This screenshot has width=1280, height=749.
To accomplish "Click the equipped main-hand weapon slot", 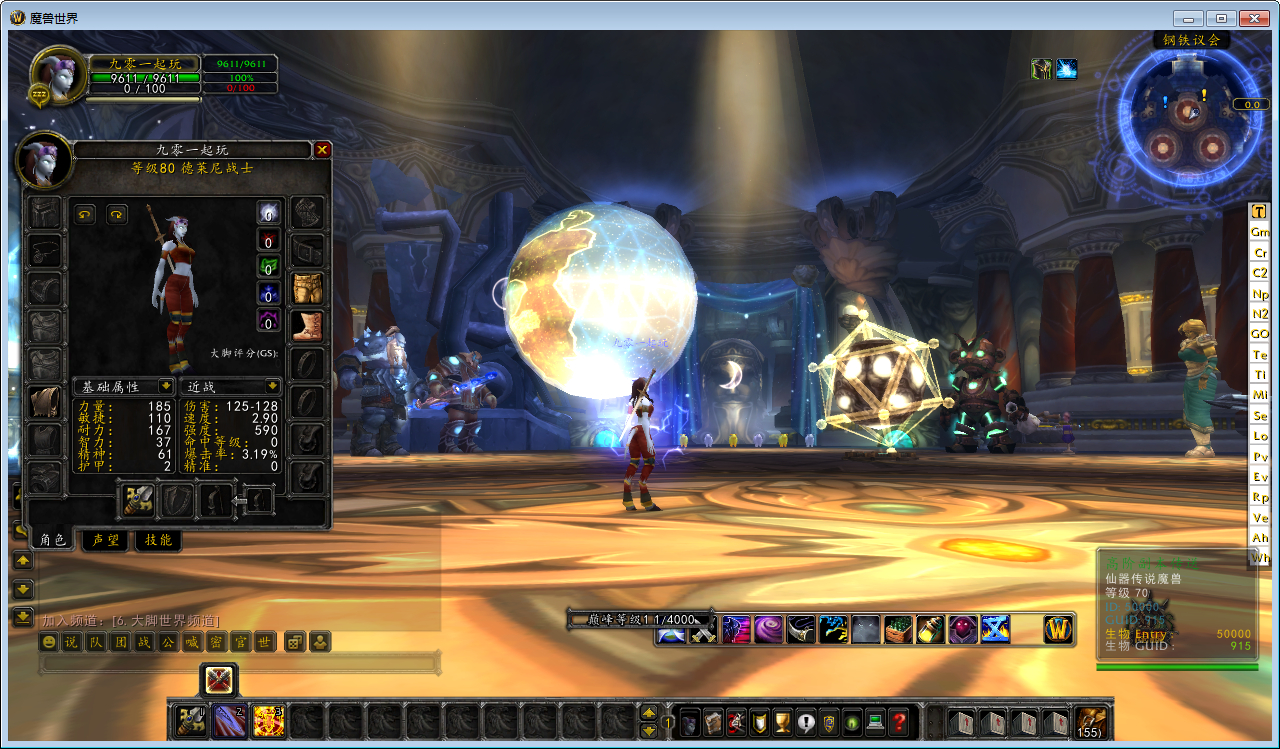I will point(137,500).
